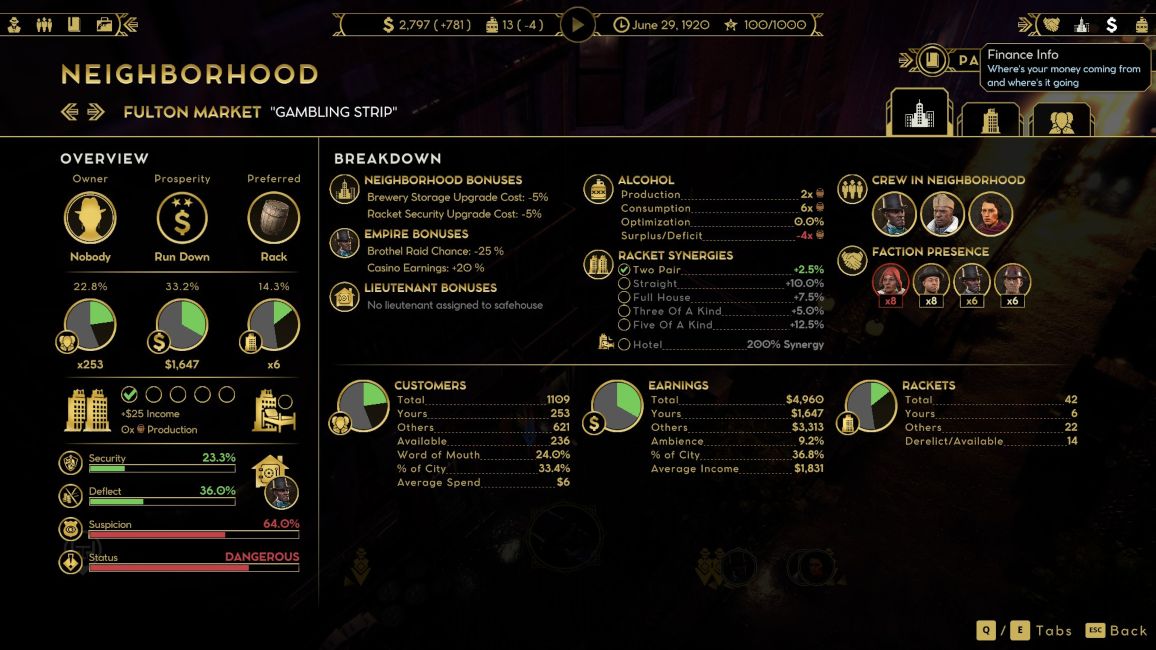The height and width of the screenshot is (650, 1156).
Task: Switch to the single building tab
Action: 990,120
